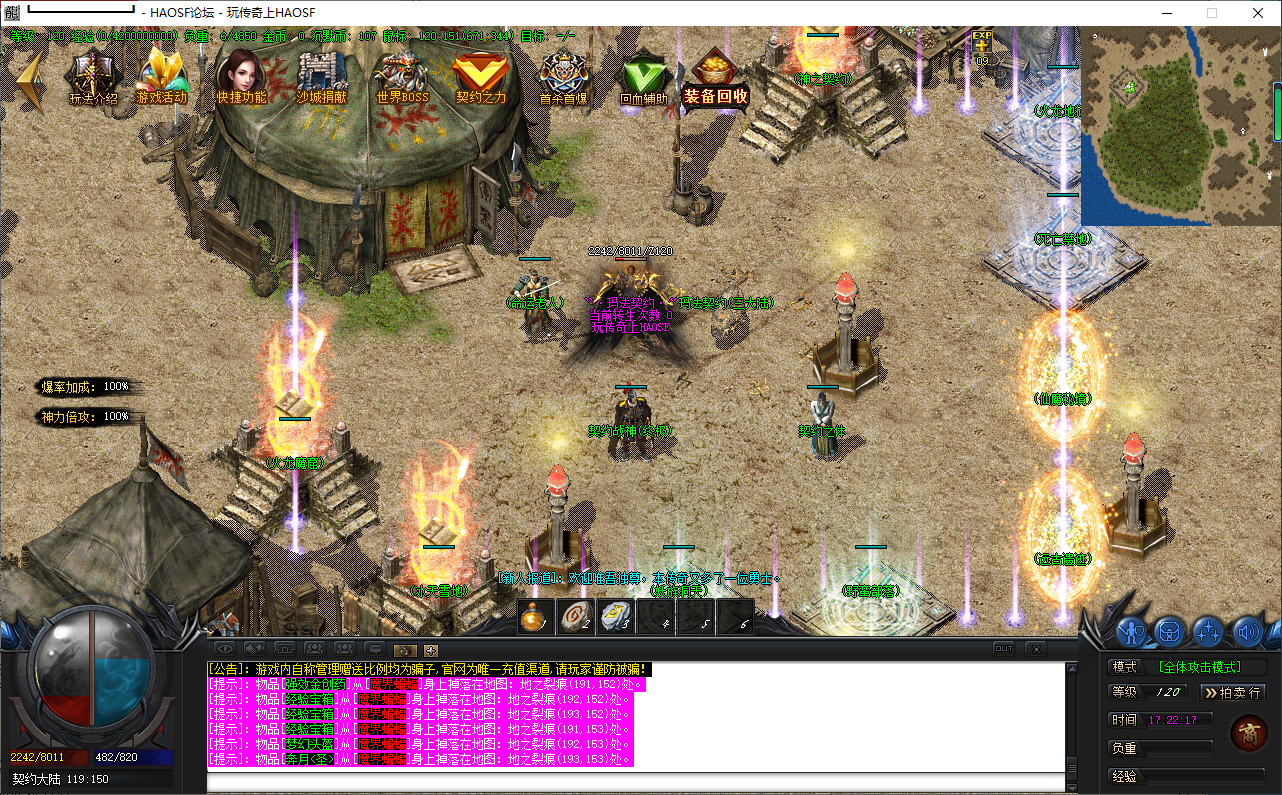This screenshot has height=795, width=1282.
Task: Open the 沙城捐献 donation panel
Action: 321,76
